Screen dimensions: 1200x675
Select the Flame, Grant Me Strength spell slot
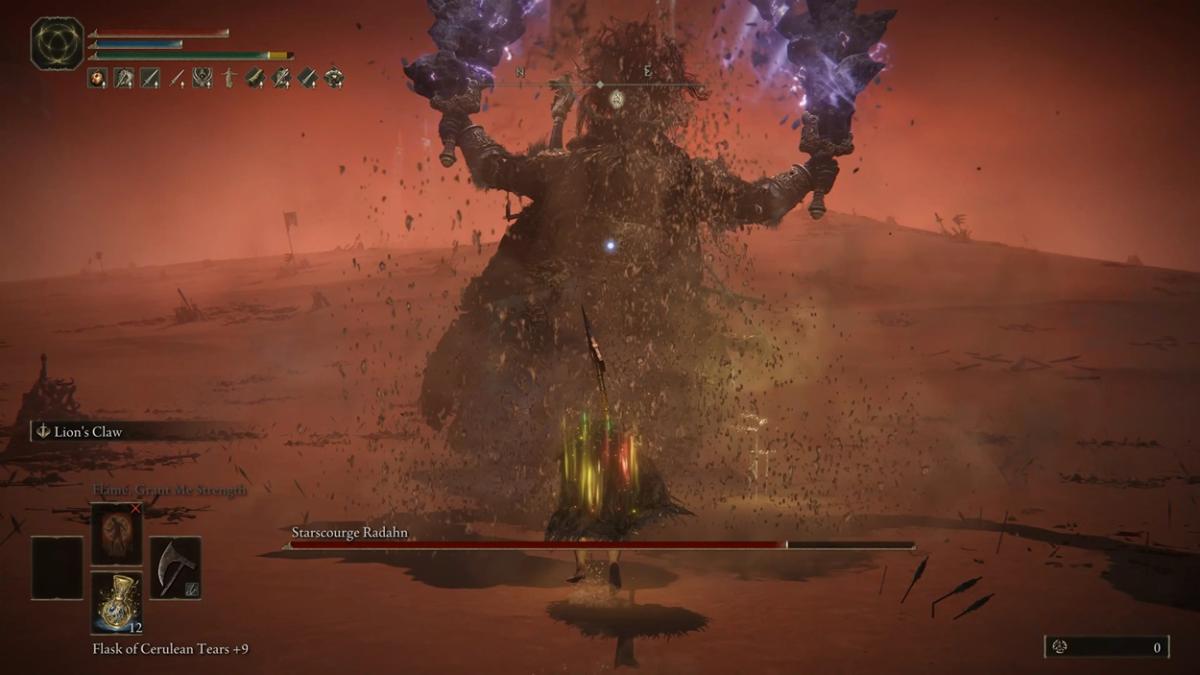point(116,534)
